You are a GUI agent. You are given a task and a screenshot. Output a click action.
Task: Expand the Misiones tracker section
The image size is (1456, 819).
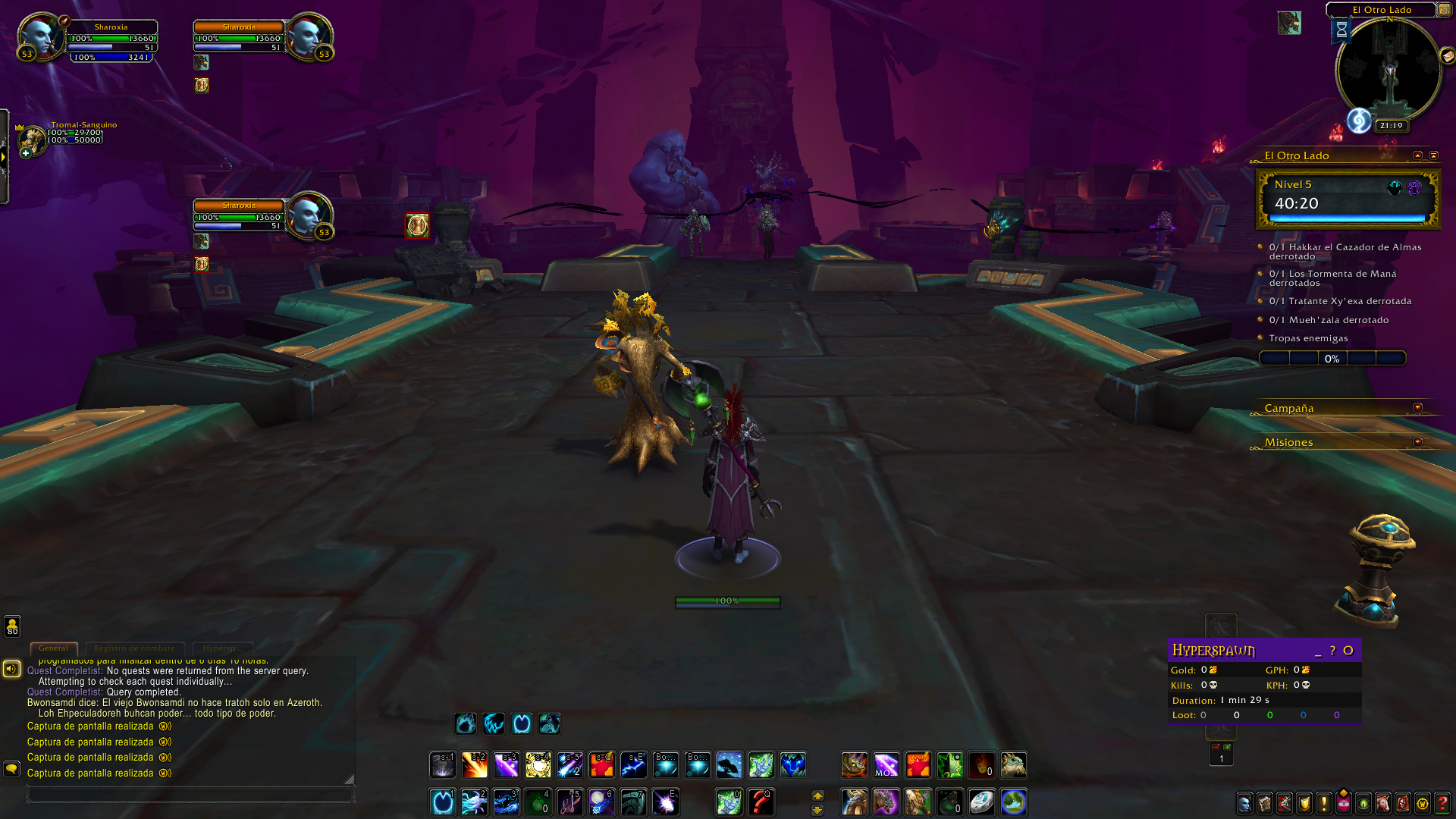tap(1417, 442)
